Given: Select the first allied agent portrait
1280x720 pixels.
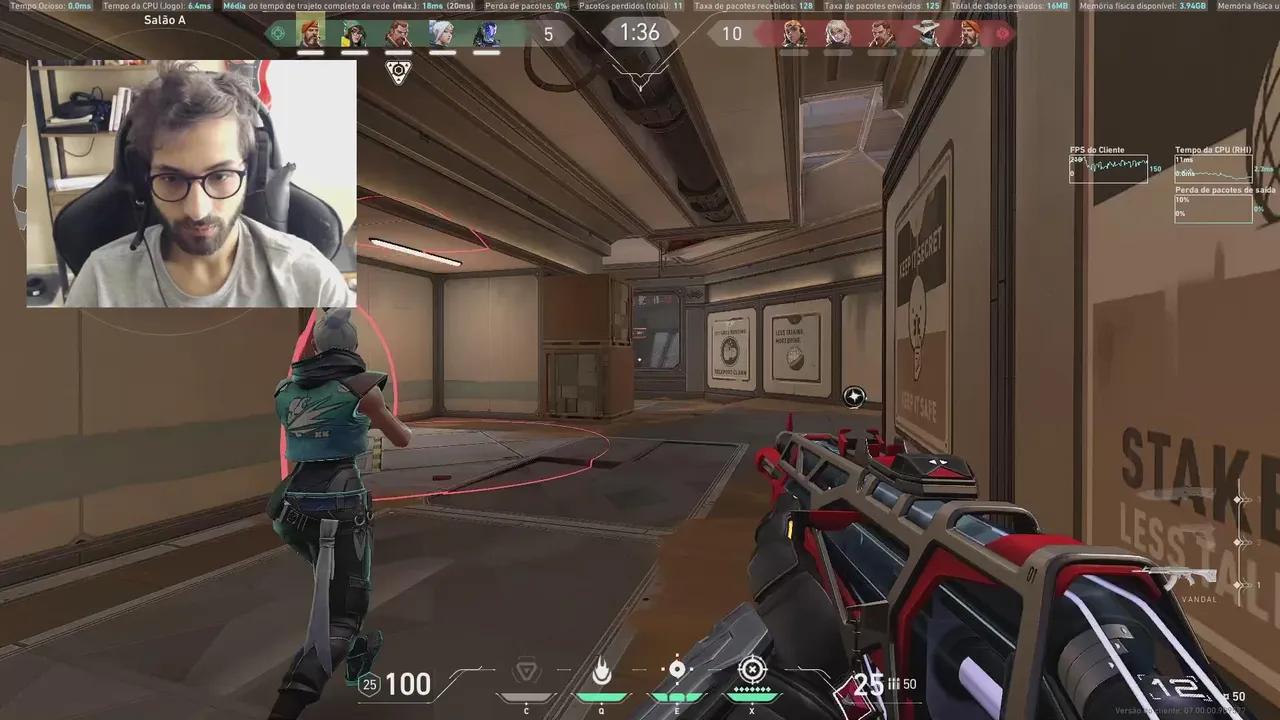Looking at the screenshot, I should (x=311, y=33).
